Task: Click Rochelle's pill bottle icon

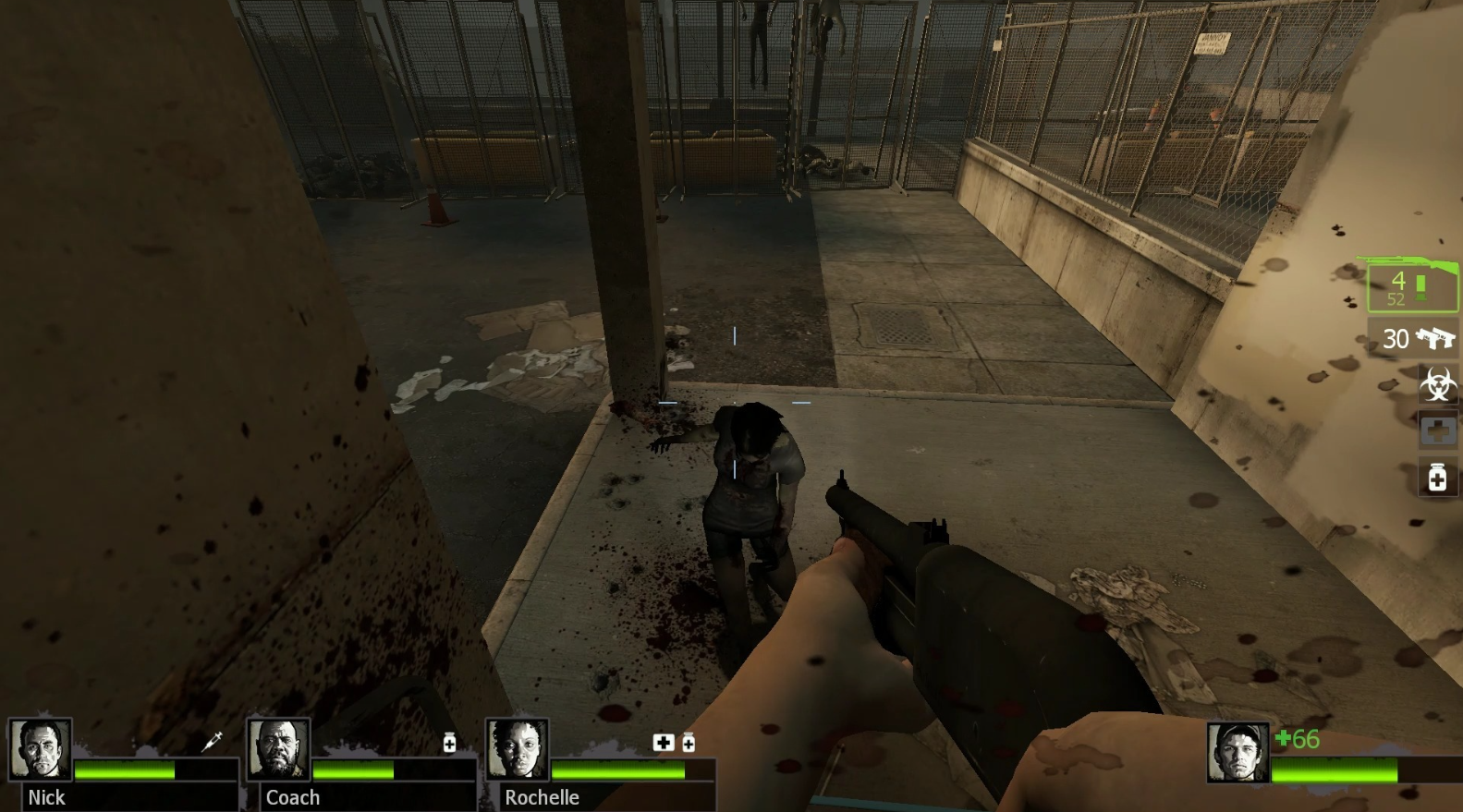Action: (689, 743)
